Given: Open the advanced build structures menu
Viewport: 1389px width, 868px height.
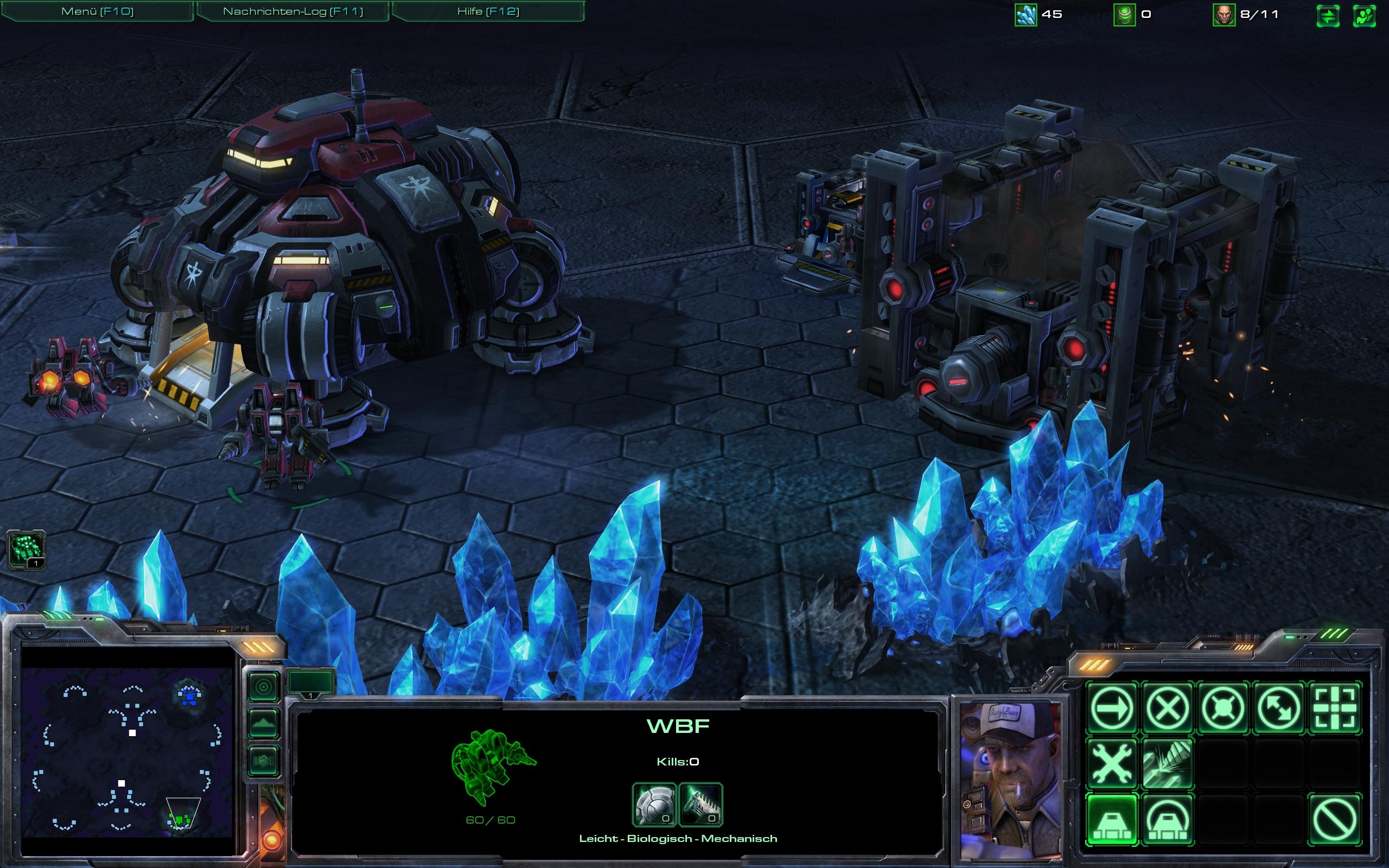Looking at the screenshot, I should coord(1168,819).
